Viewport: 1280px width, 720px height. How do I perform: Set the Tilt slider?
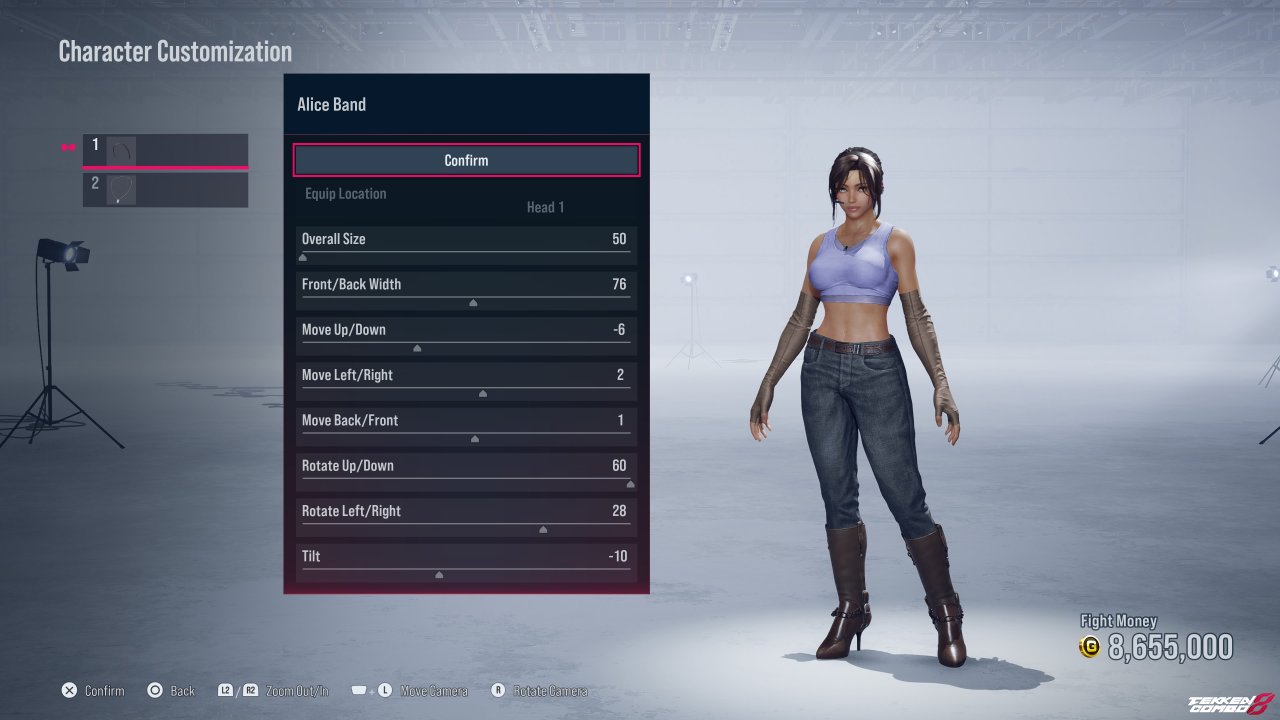point(439,574)
